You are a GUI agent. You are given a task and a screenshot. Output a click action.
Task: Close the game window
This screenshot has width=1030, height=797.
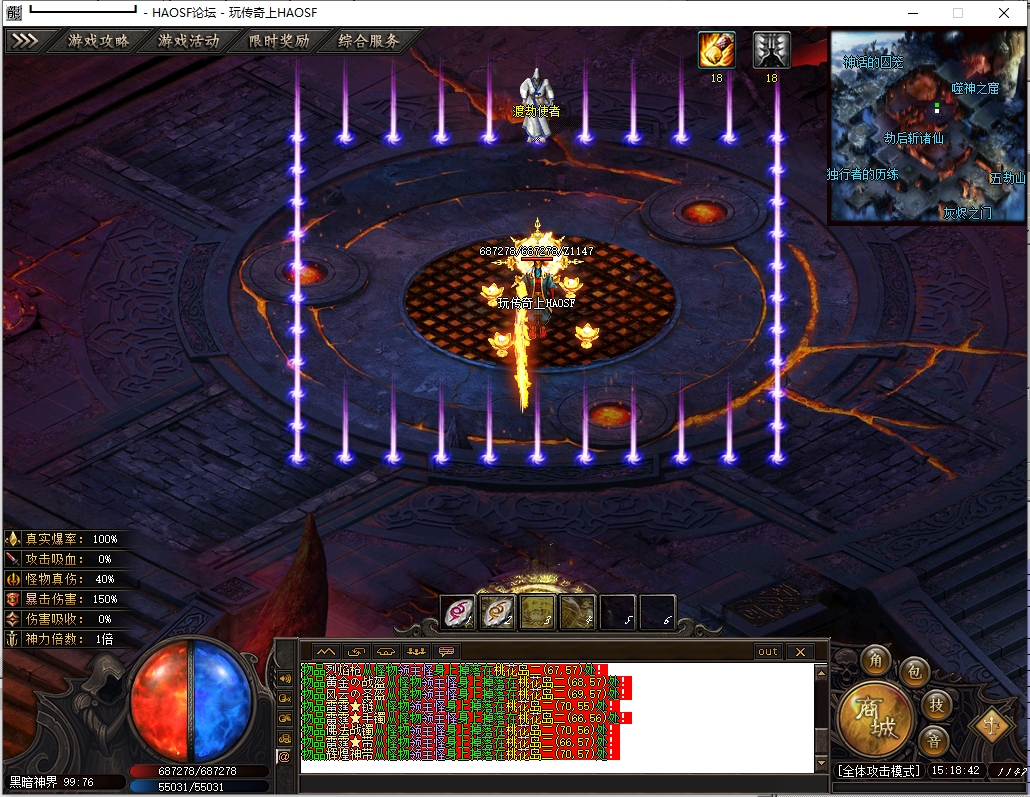[x=1004, y=13]
